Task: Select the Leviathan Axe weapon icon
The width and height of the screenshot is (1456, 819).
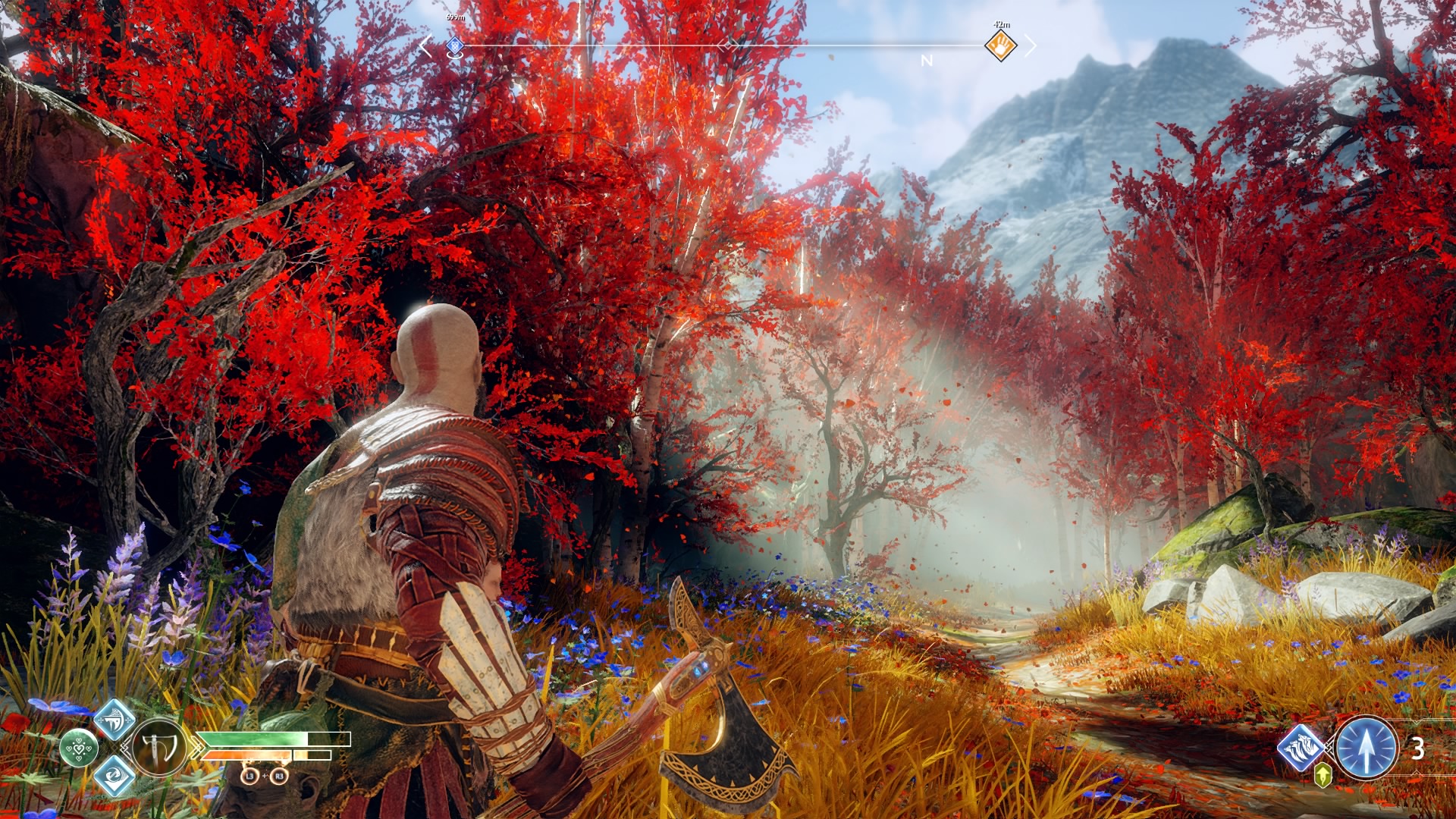Action: tap(160, 748)
